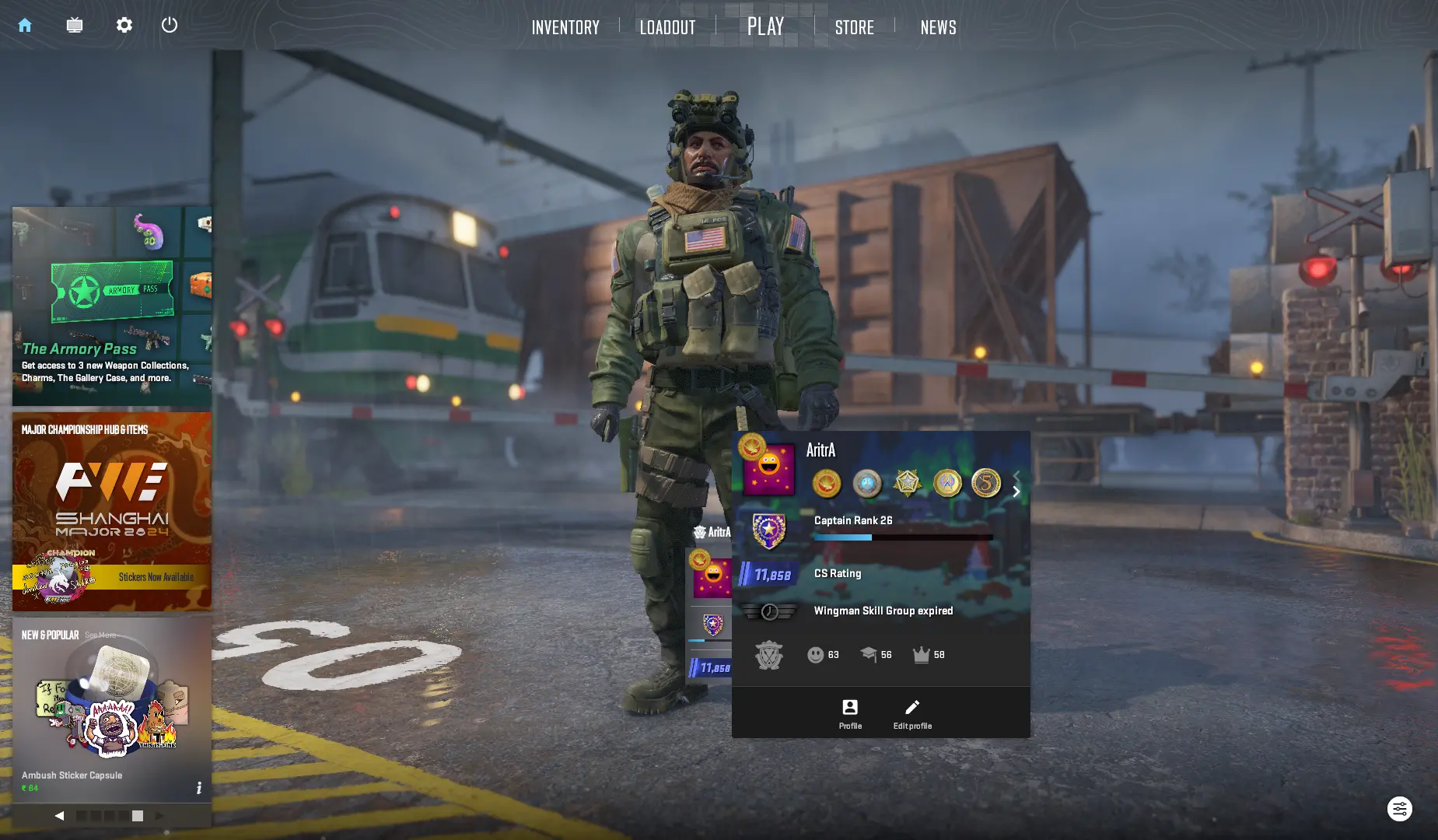The width and height of the screenshot is (1438, 840).
Task: Open the Shanghai Major 2024 hub banner
Action: coord(112,511)
